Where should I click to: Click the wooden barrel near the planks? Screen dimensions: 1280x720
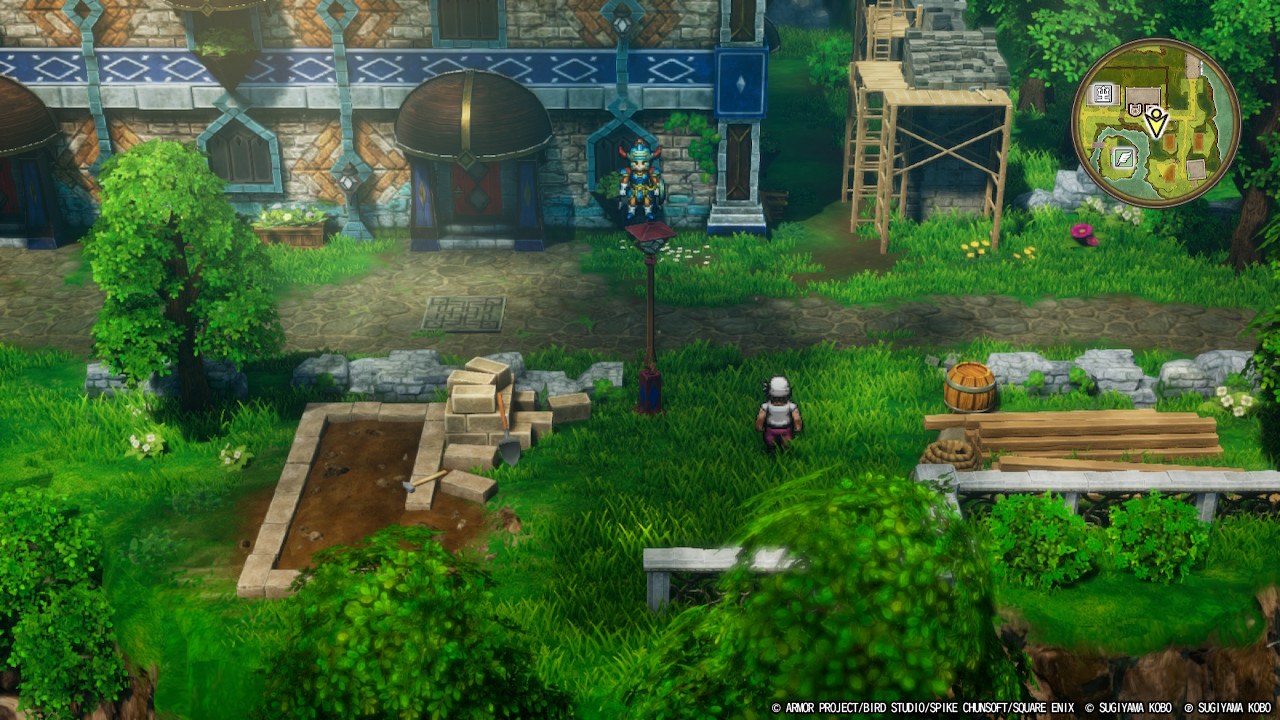968,385
